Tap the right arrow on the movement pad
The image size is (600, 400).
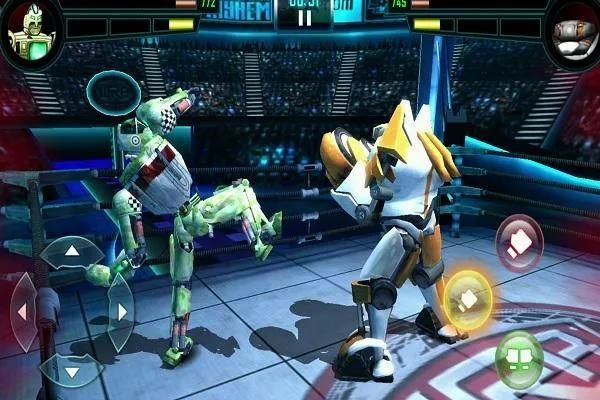coord(121,311)
